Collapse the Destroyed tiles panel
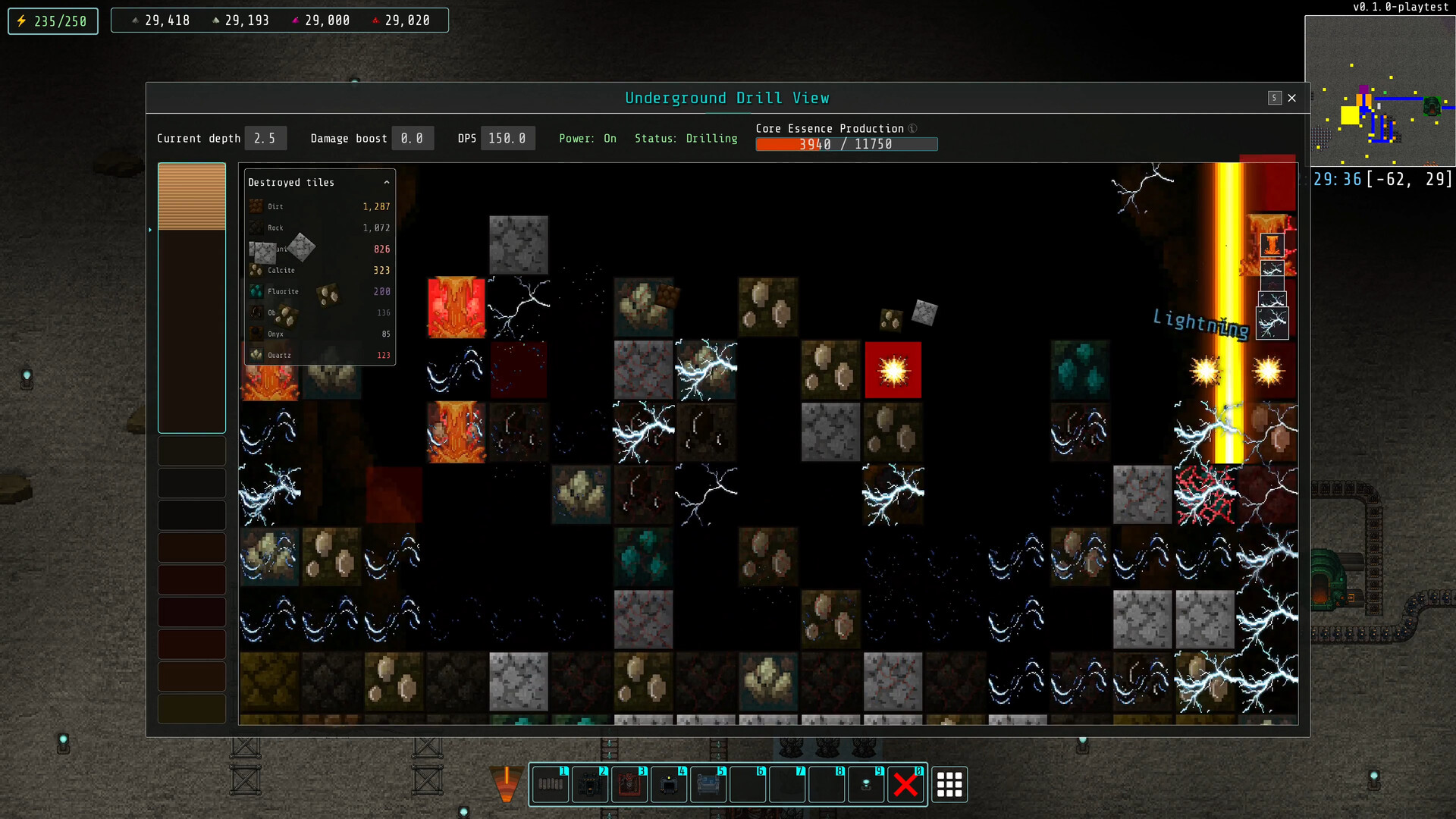Screen dimensions: 1456x819 386,182
